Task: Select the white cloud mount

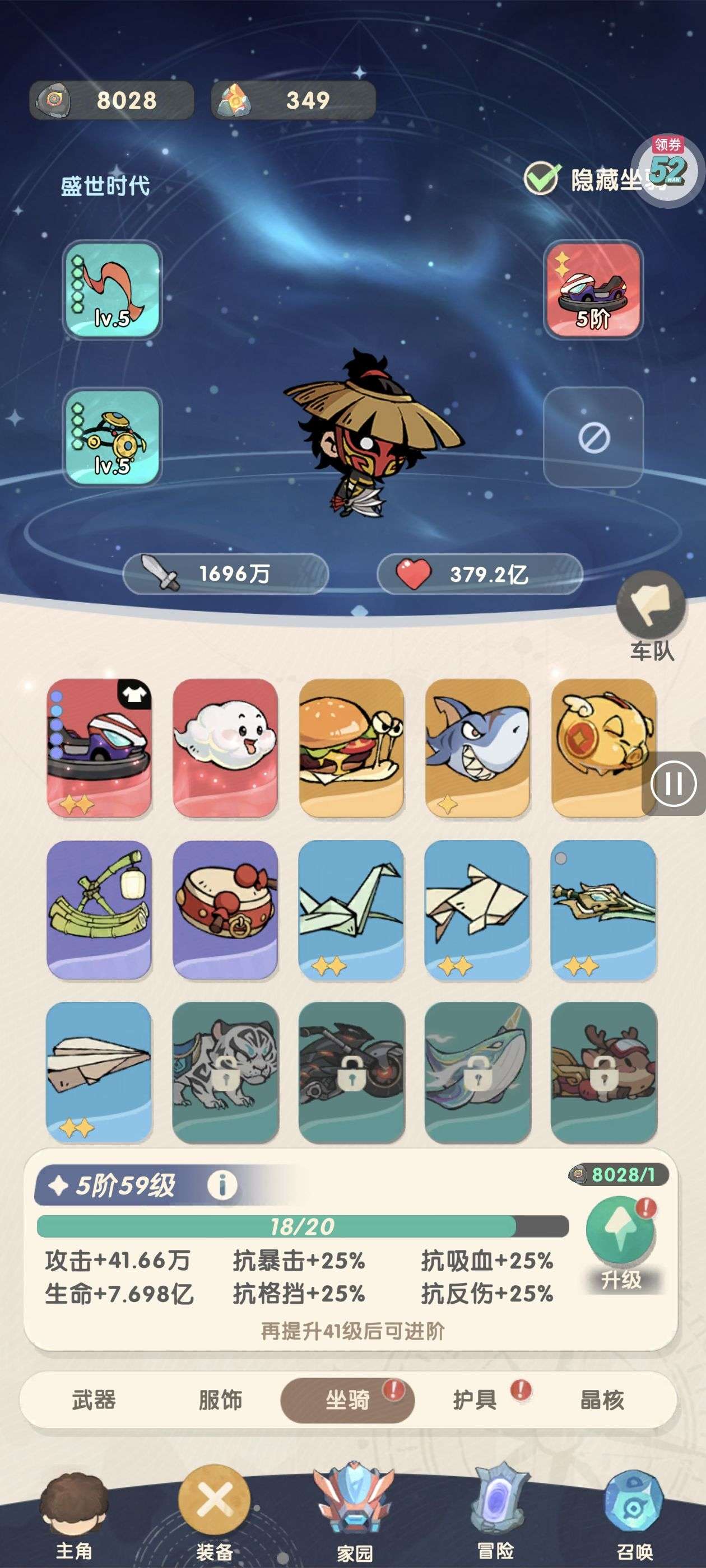Action: [x=225, y=748]
